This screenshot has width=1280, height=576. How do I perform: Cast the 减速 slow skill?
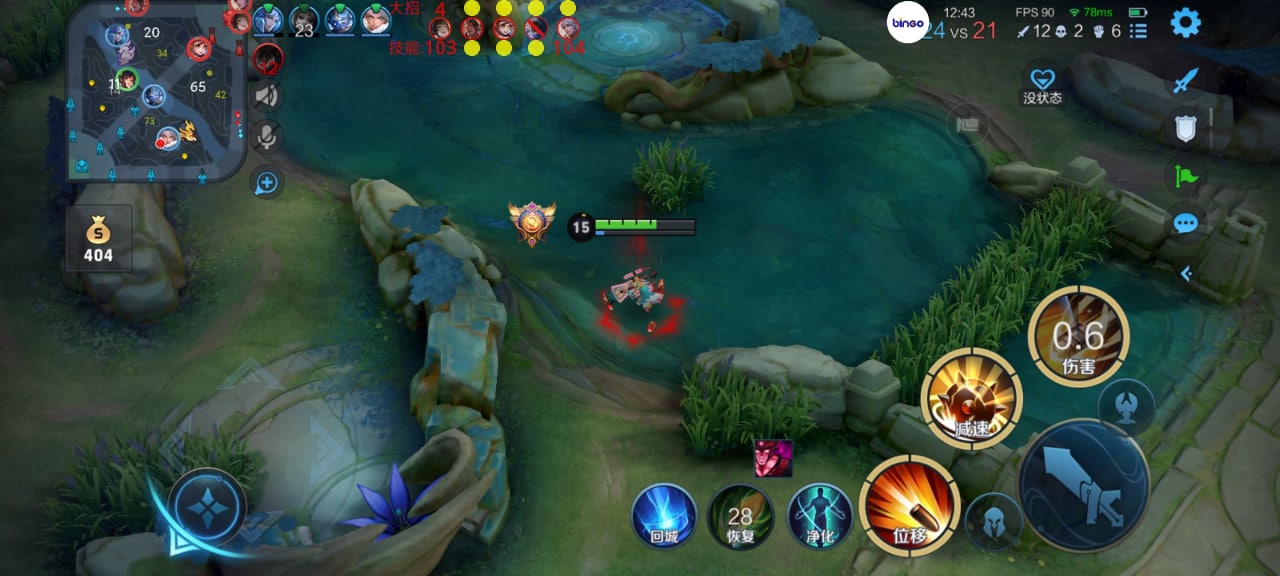pyautogui.click(x=971, y=398)
